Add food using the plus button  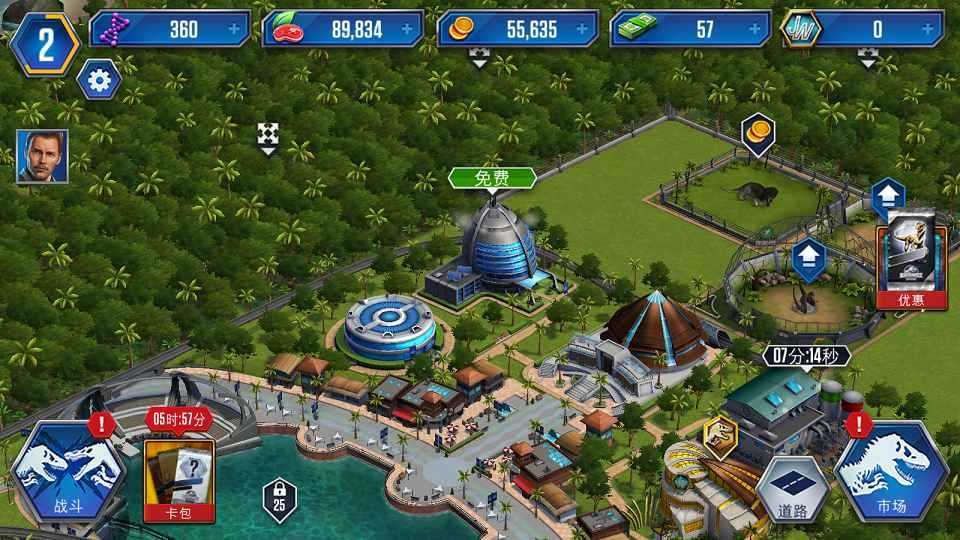(408, 29)
